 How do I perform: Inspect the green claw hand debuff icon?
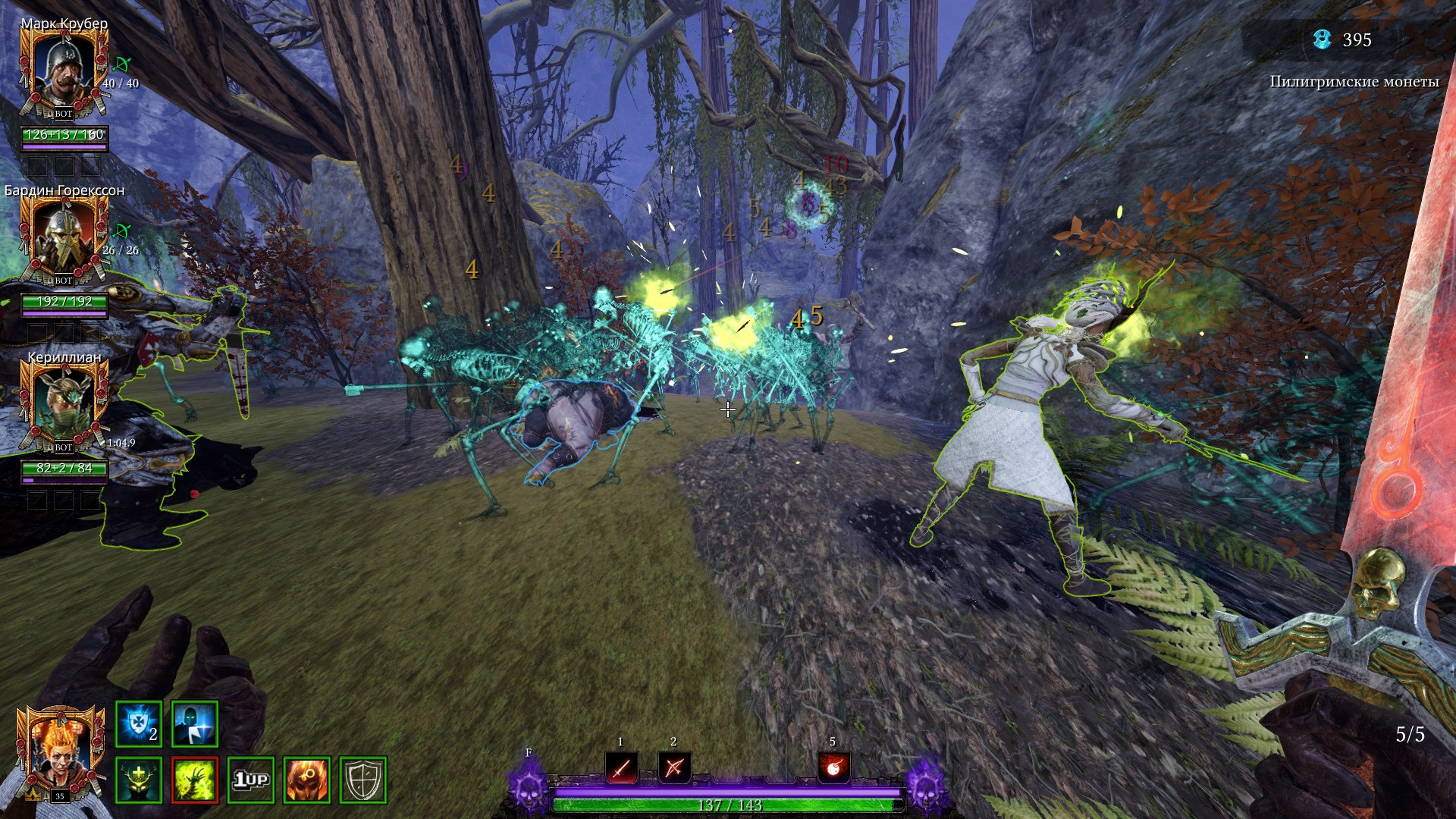[195, 780]
